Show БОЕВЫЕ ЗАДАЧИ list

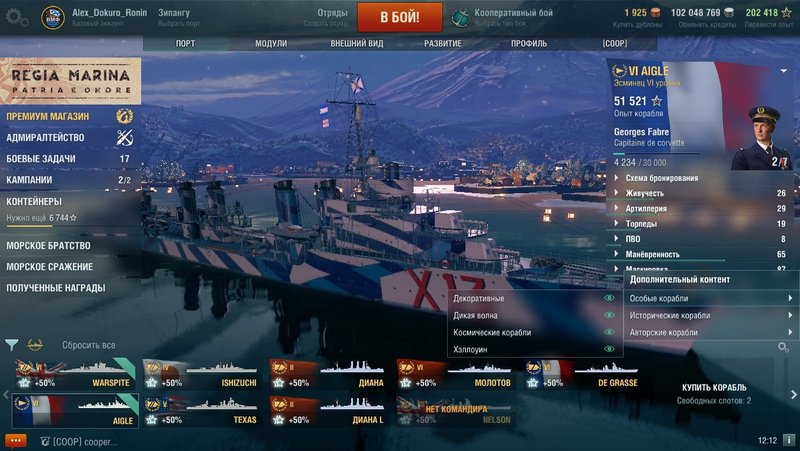[43, 159]
